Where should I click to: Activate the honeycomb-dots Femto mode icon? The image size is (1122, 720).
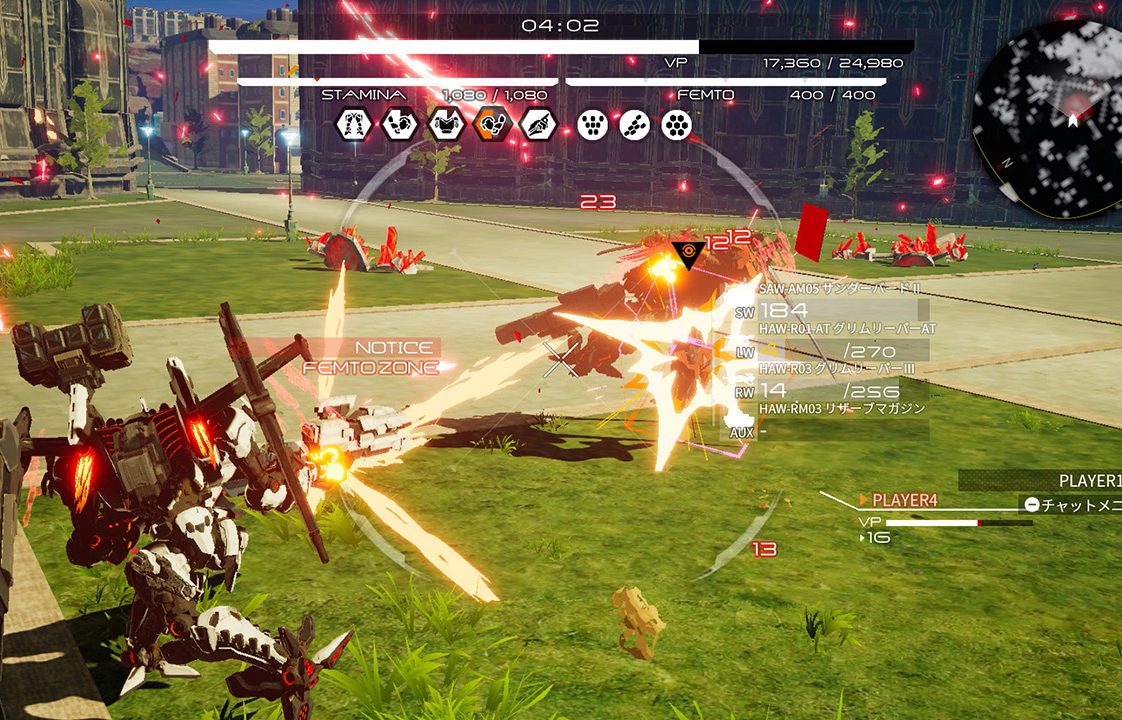[677, 124]
